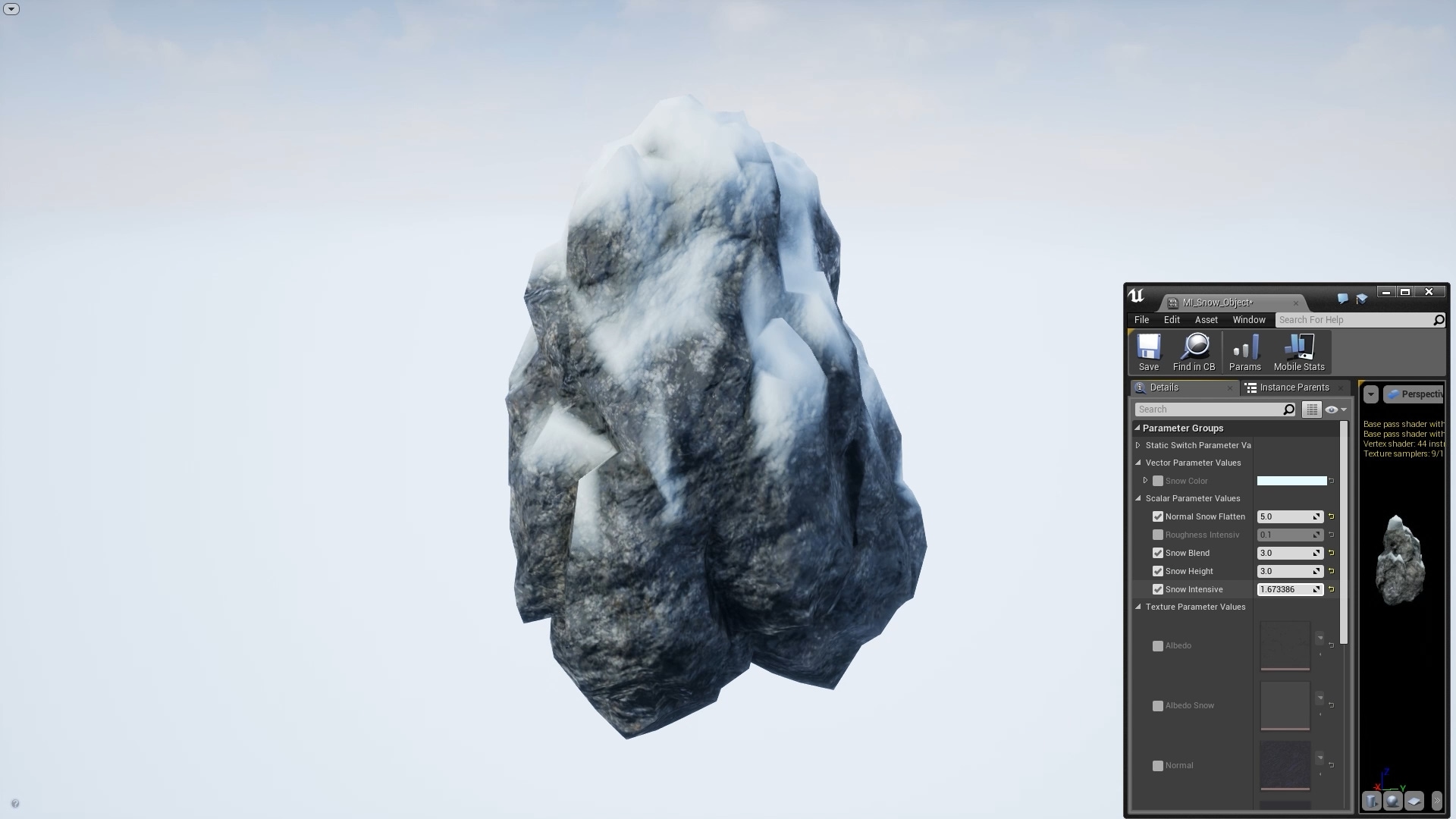Image resolution: width=1456 pixels, height=819 pixels.
Task: Disable the Snow Blend parameter checkbox
Action: point(1158,553)
